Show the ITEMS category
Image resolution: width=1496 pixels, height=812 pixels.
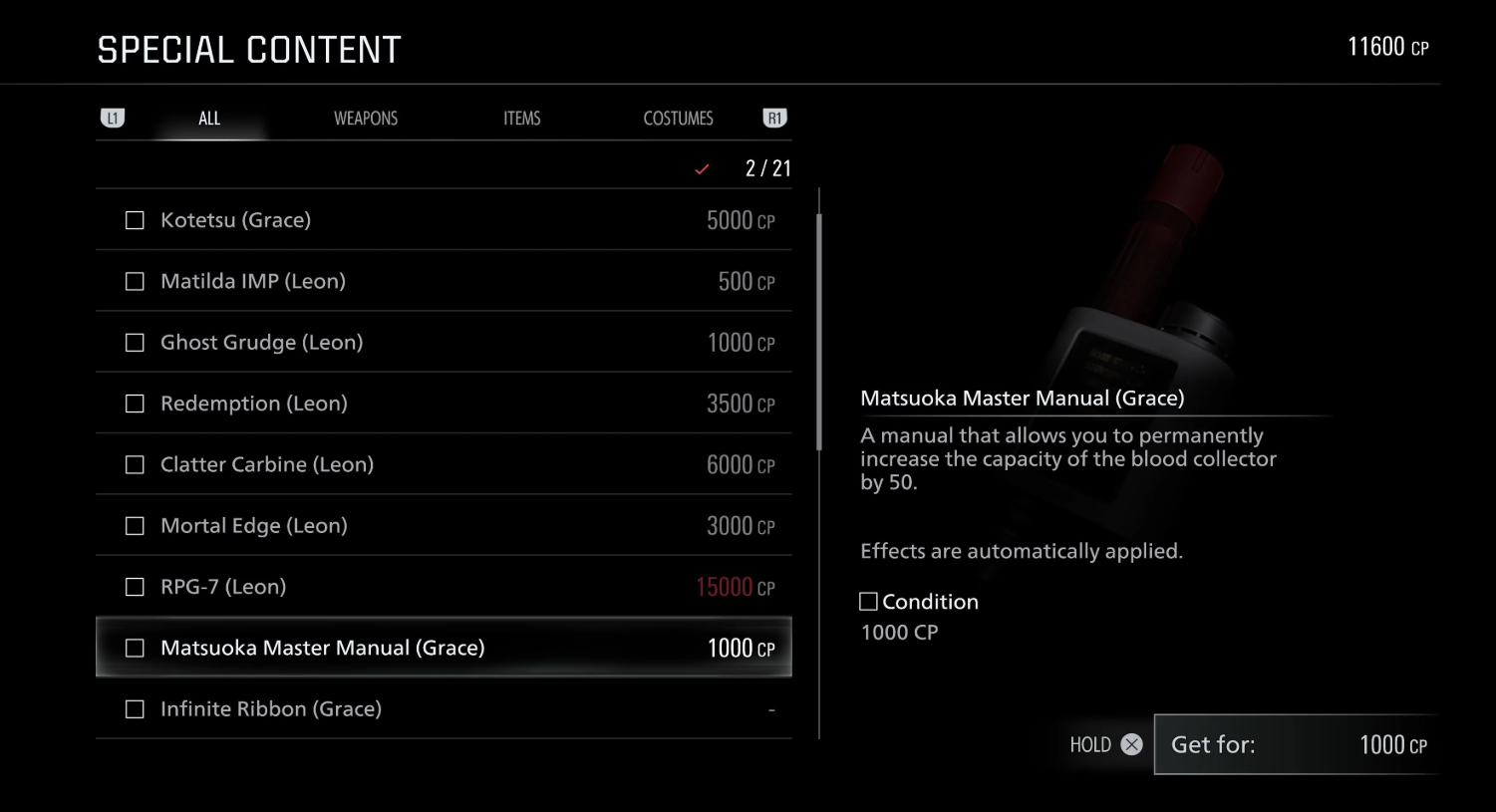pyautogui.click(x=521, y=119)
